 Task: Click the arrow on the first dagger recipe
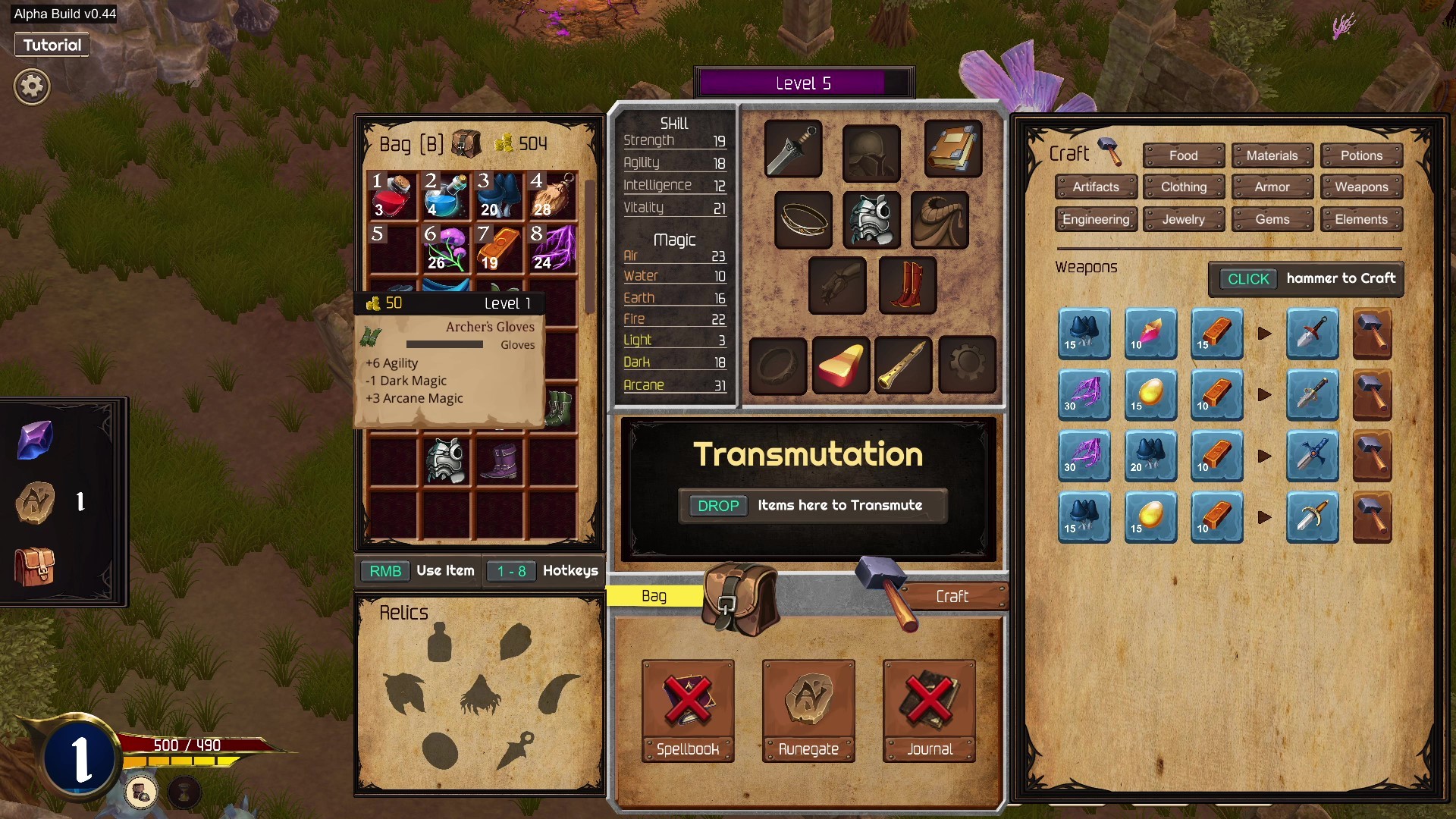(x=1265, y=334)
